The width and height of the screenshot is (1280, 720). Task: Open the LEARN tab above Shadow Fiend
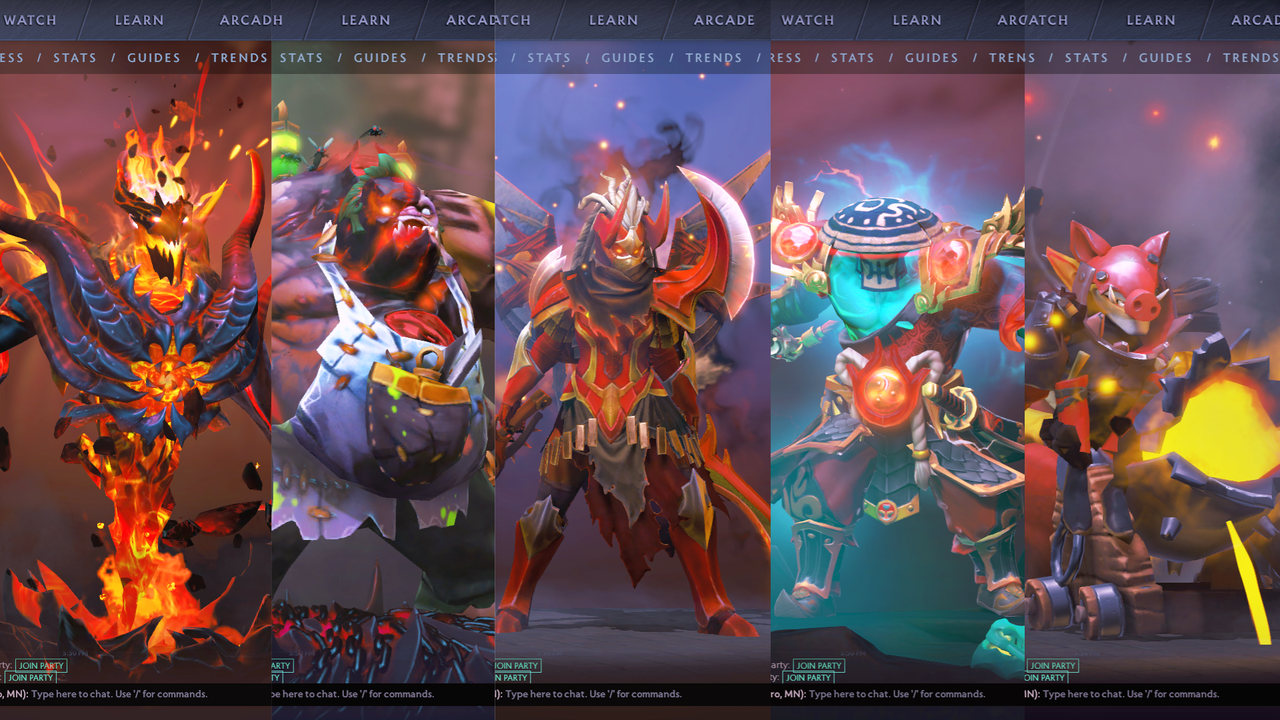pyautogui.click(x=139, y=19)
